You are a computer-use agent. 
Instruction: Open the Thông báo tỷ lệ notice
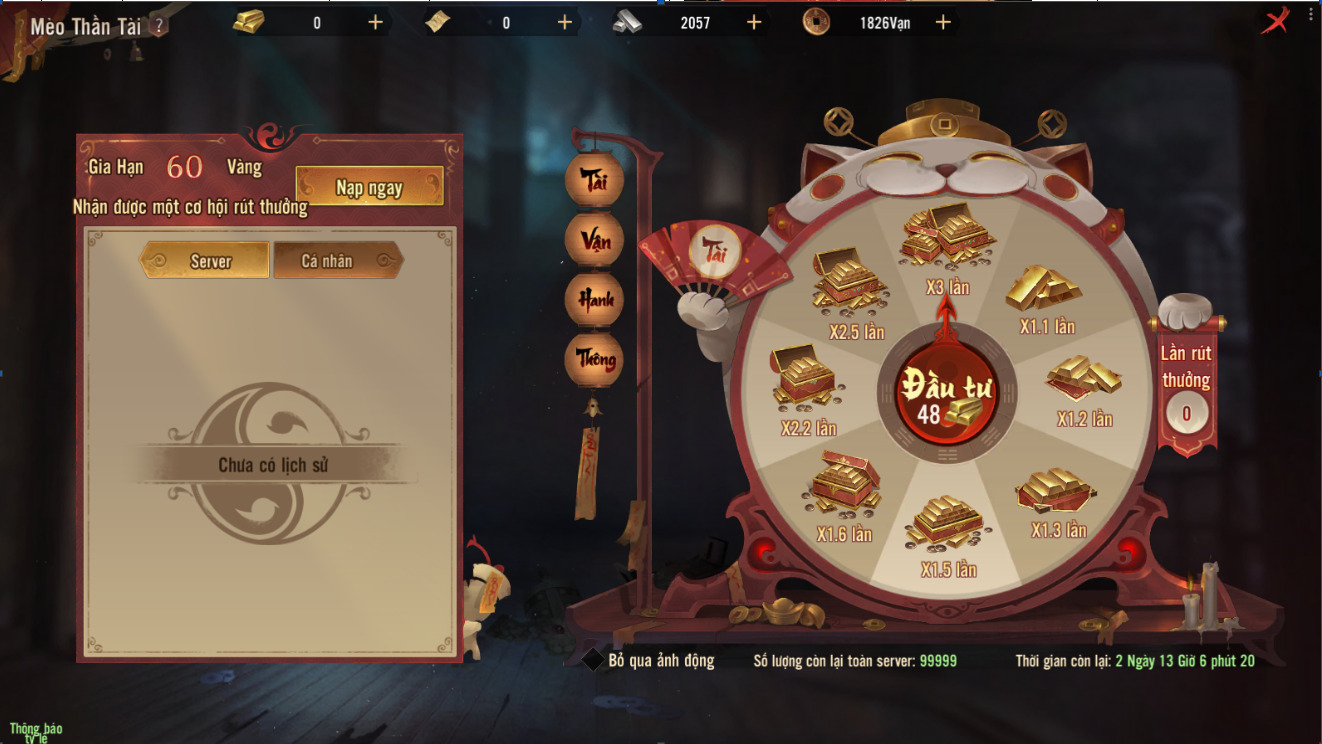[36, 732]
